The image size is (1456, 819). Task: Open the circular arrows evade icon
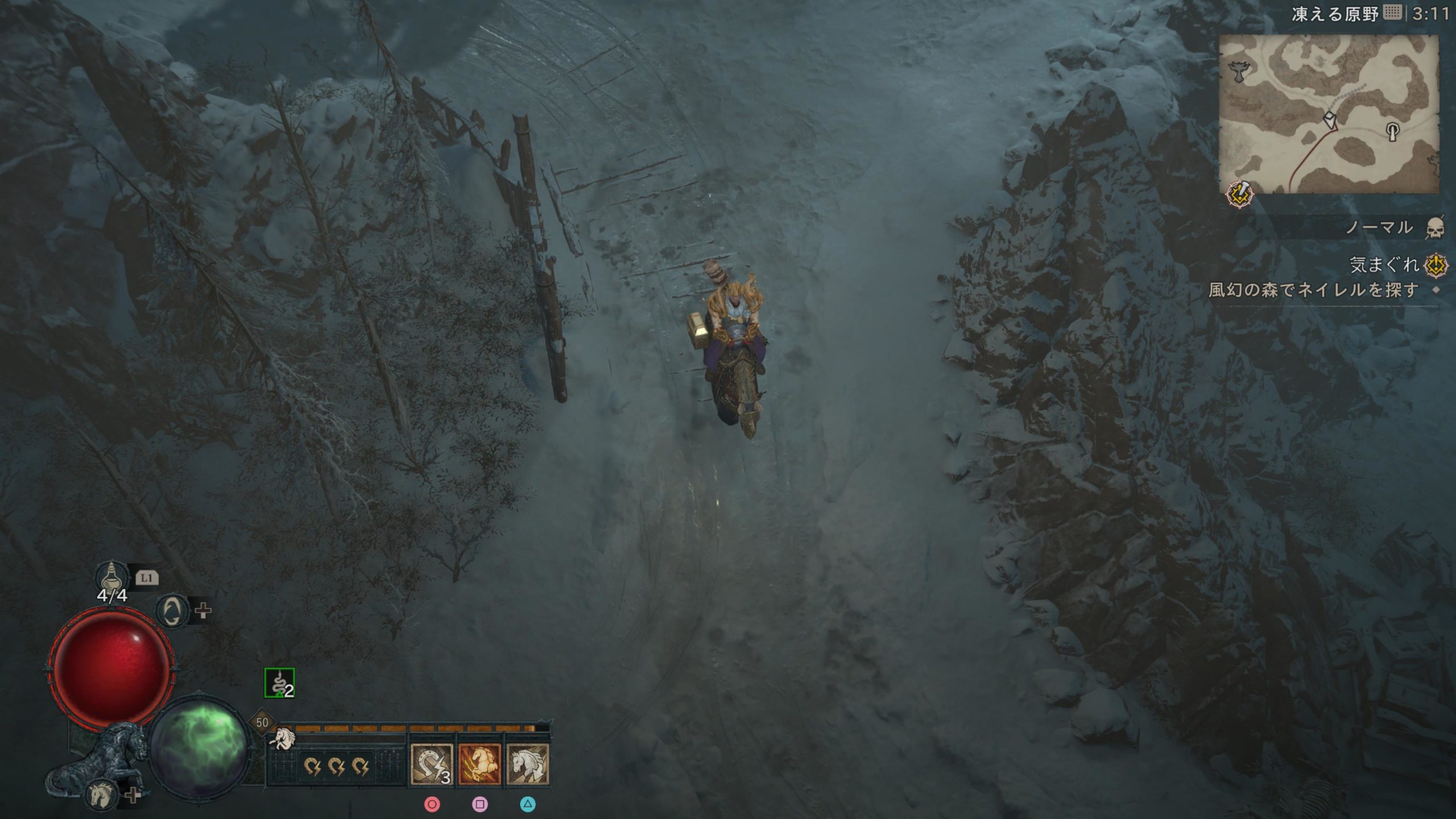point(171,611)
